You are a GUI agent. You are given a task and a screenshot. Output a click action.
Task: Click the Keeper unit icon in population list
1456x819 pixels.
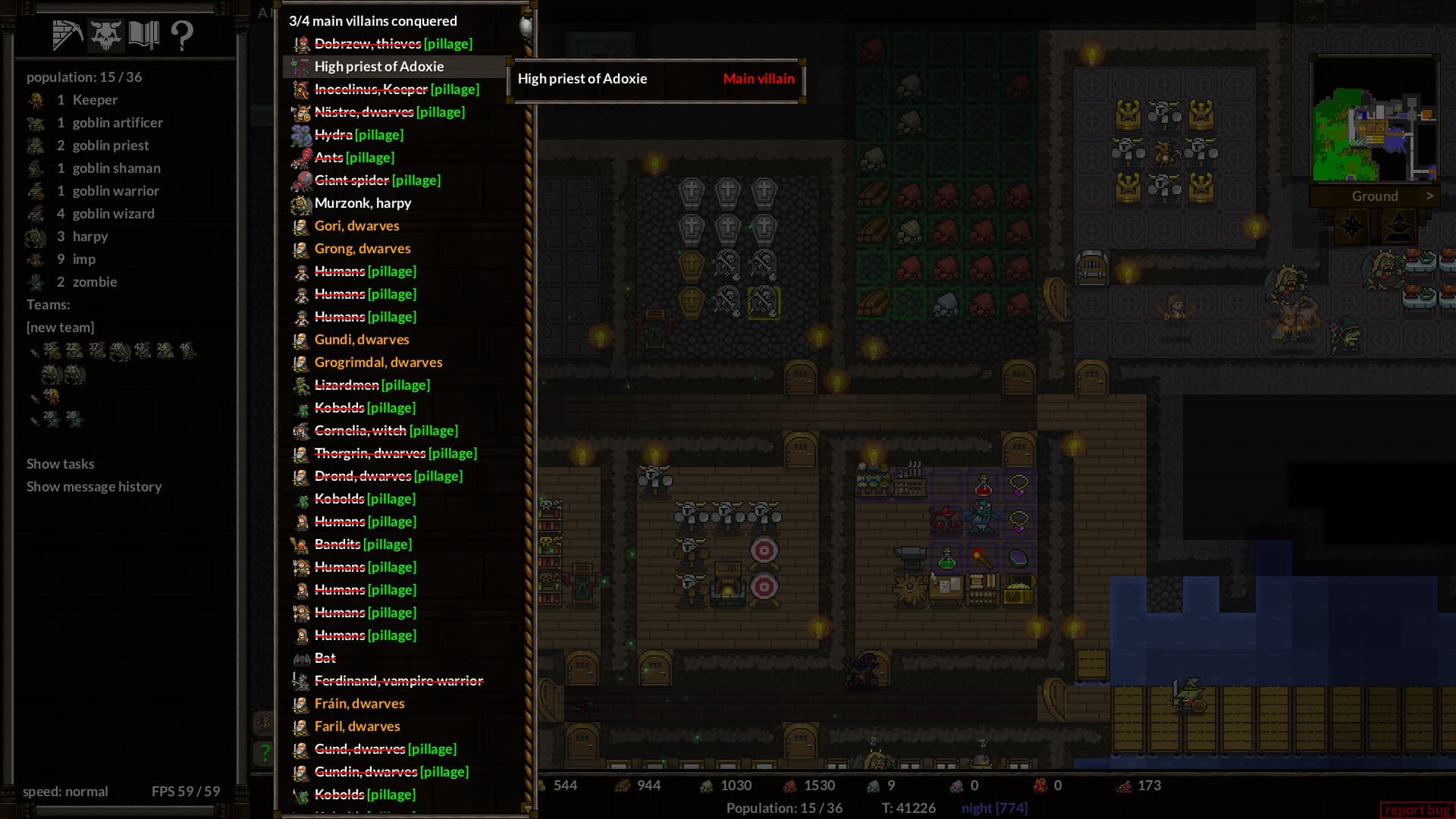point(35,99)
